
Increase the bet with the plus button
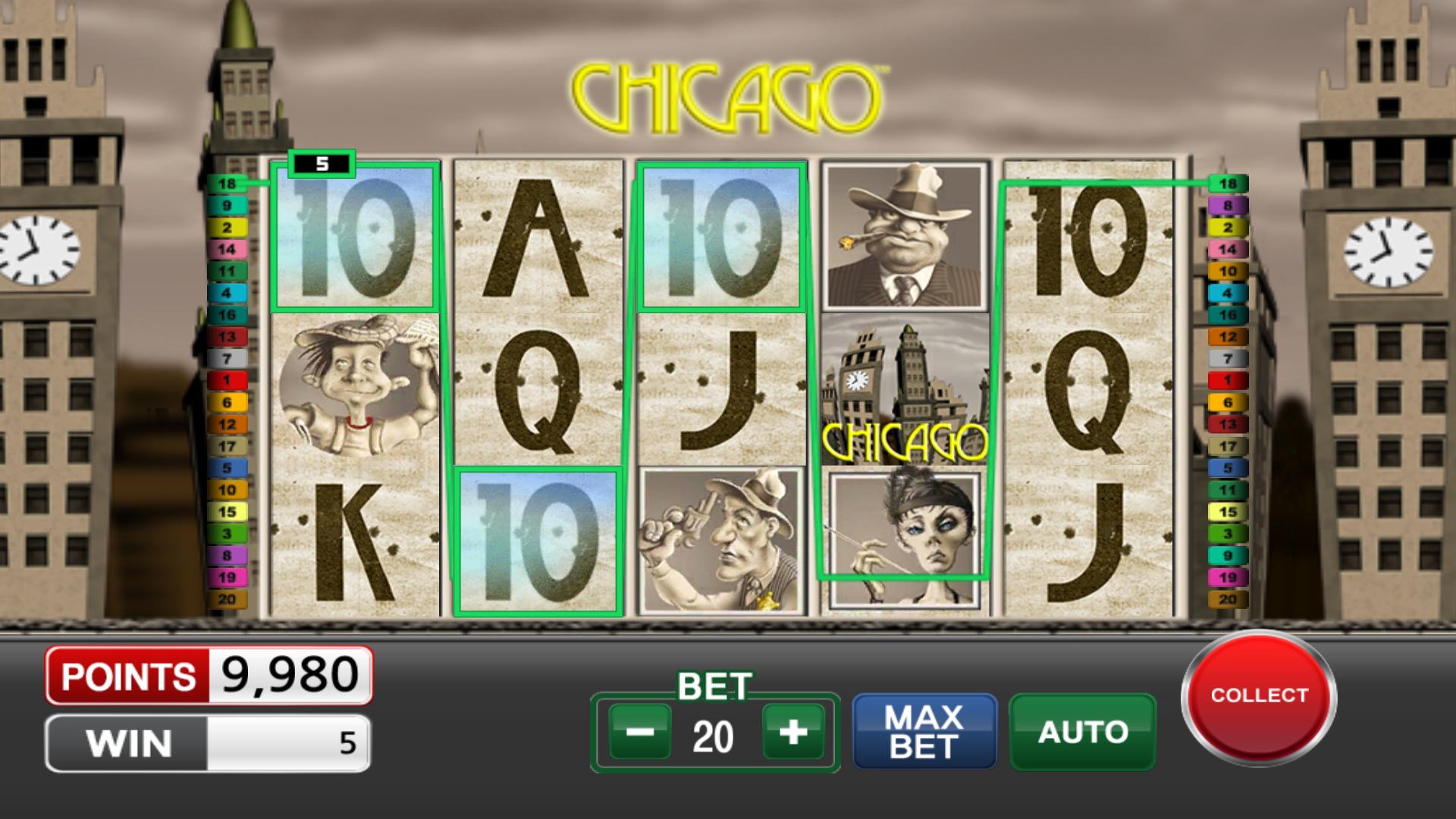pos(795,731)
